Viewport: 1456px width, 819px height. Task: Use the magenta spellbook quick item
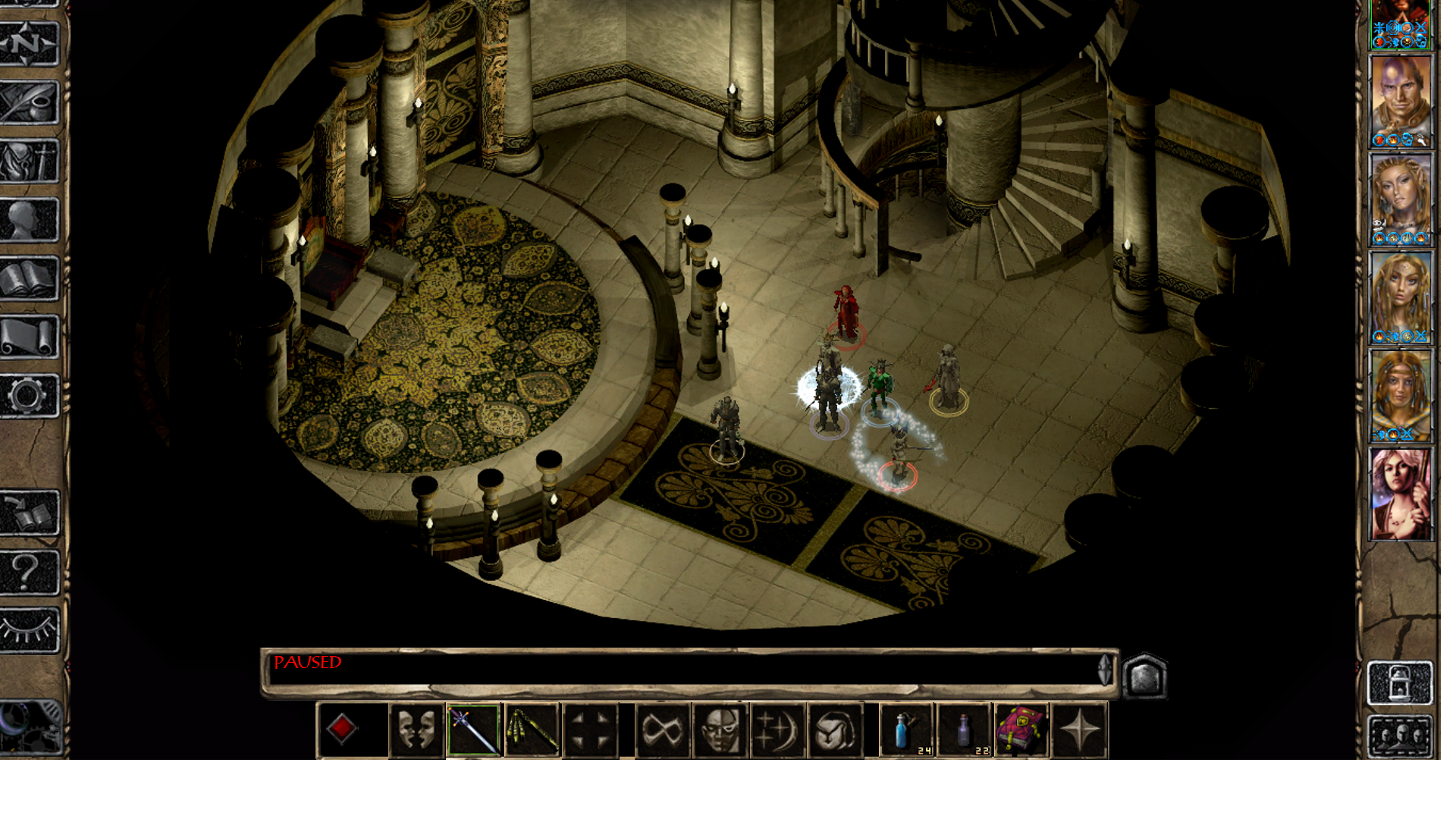(x=1021, y=730)
